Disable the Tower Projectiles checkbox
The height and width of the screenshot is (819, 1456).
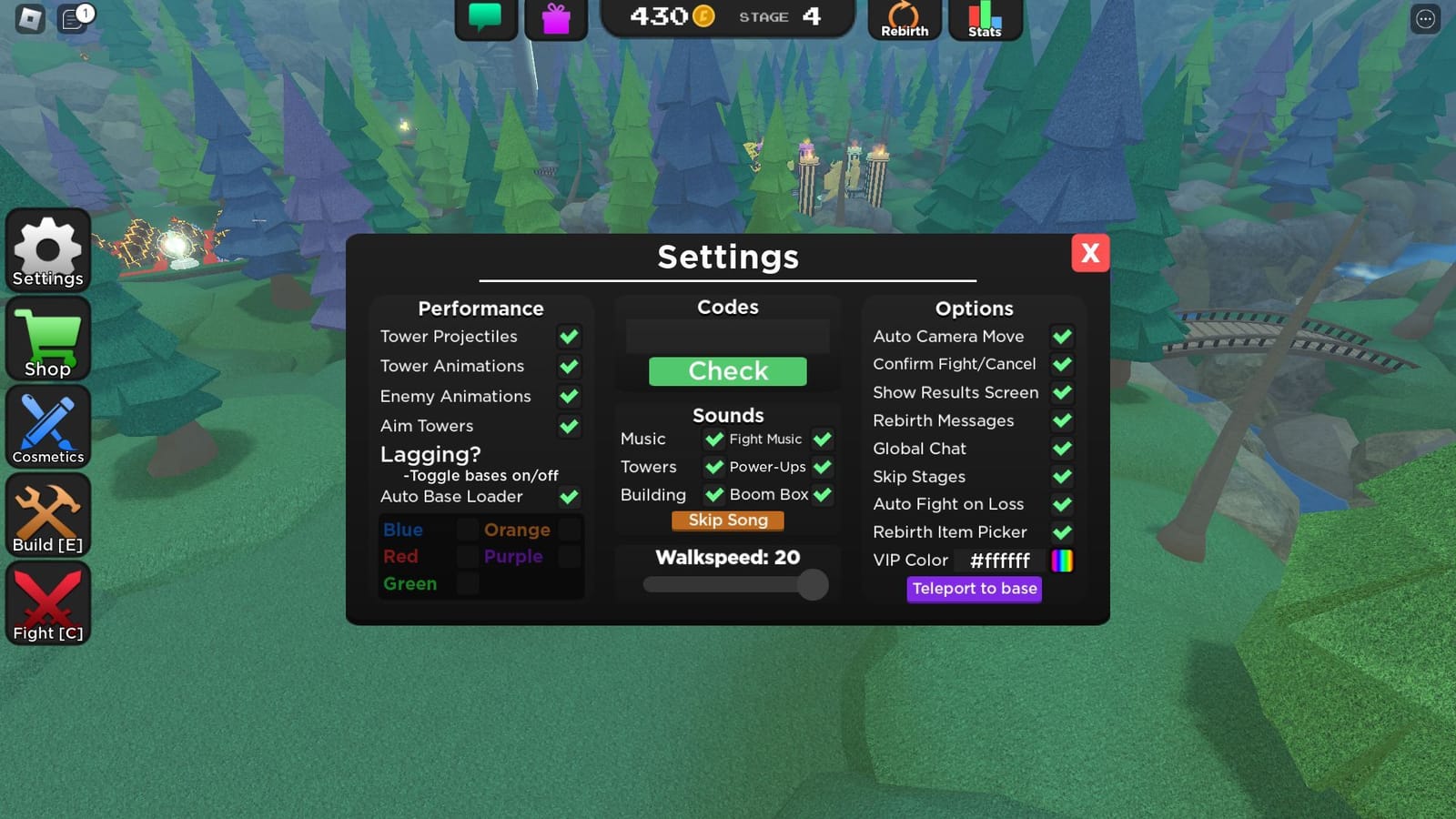click(570, 336)
